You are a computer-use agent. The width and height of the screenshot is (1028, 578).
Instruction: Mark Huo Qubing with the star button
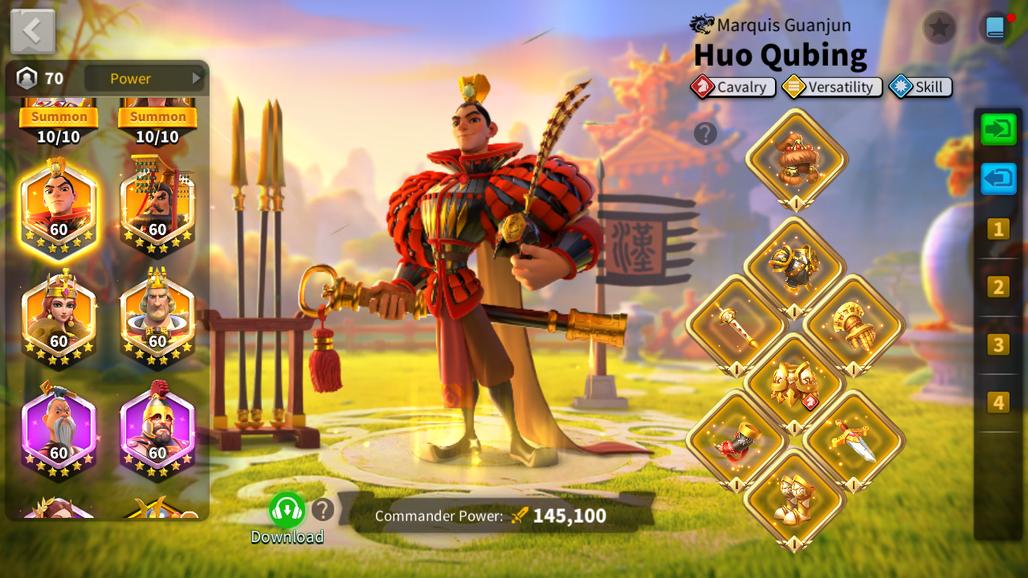pyautogui.click(x=939, y=27)
